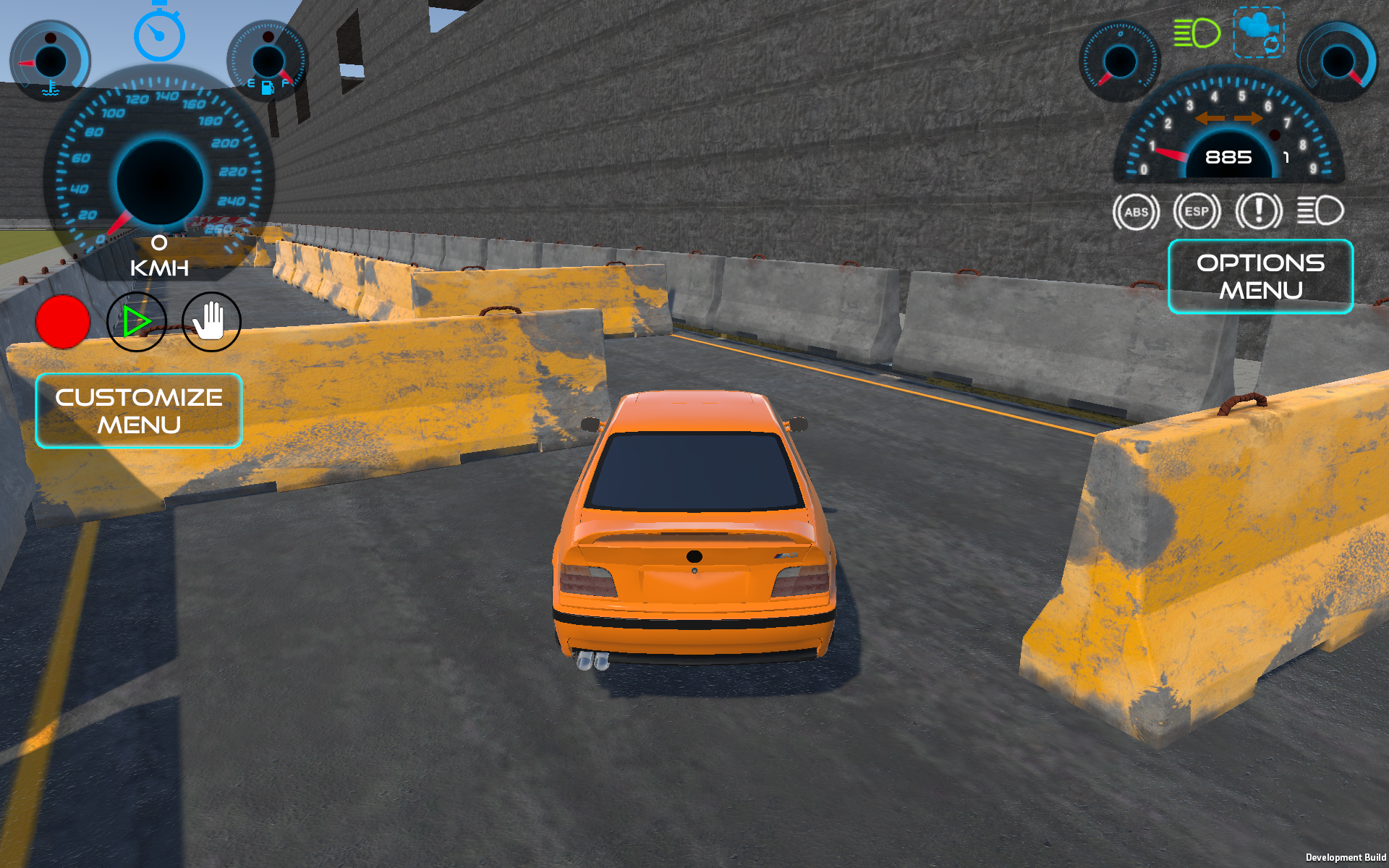Image resolution: width=1389 pixels, height=868 pixels.
Task: Toggle the ESP indicator
Action: pyautogui.click(x=1197, y=212)
